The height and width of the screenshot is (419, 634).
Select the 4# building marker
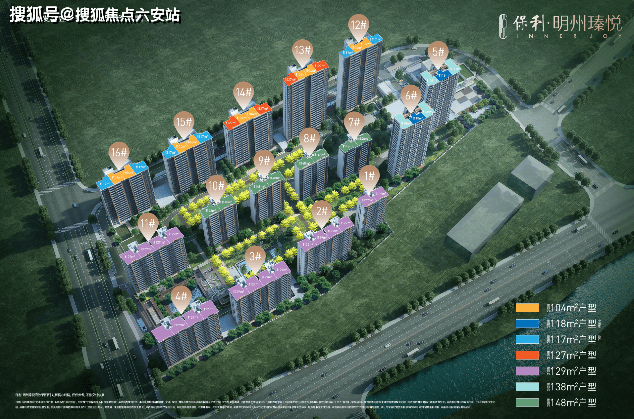pyautogui.click(x=181, y=296)
